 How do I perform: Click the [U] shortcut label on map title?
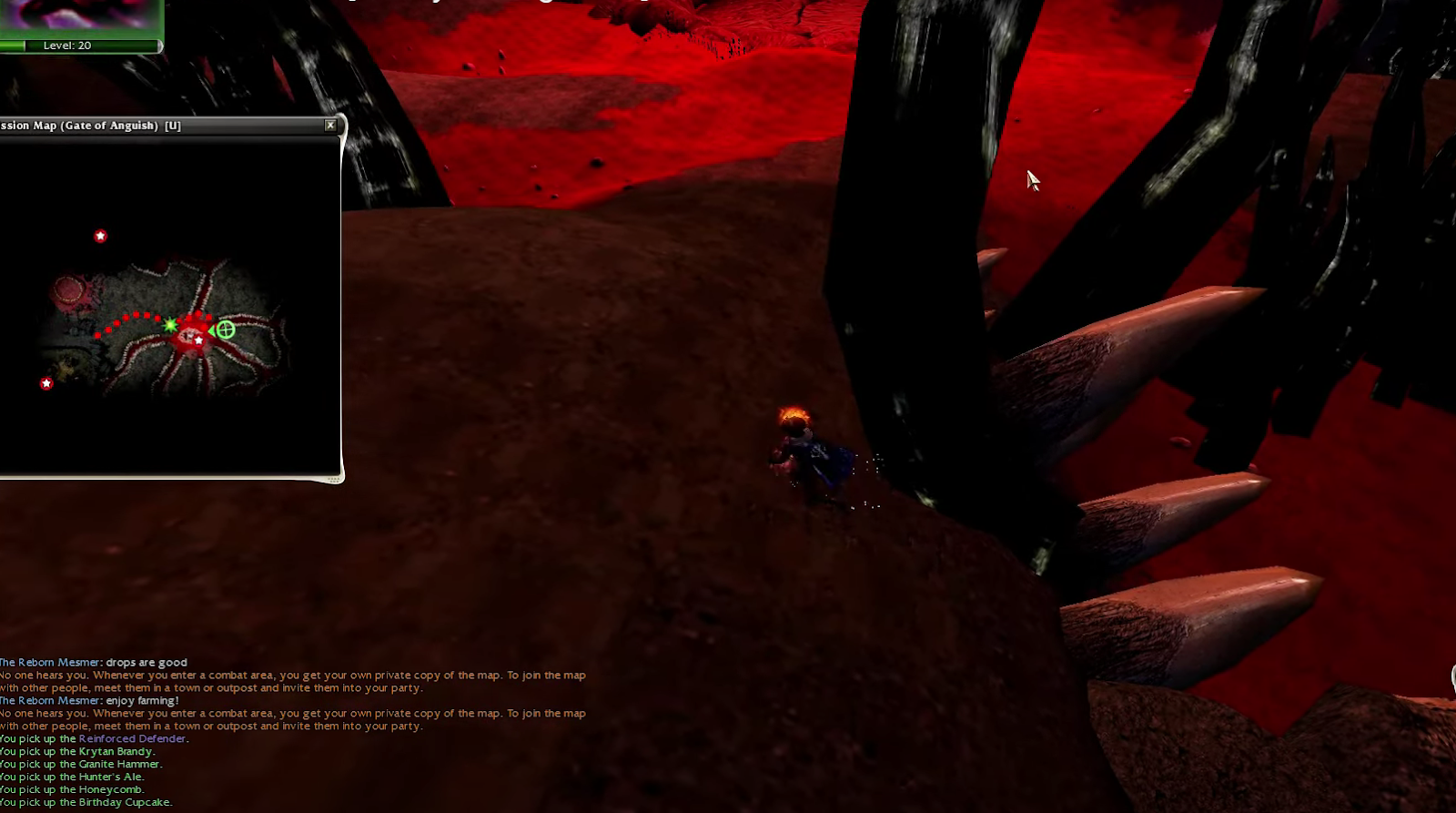point(172,126)
